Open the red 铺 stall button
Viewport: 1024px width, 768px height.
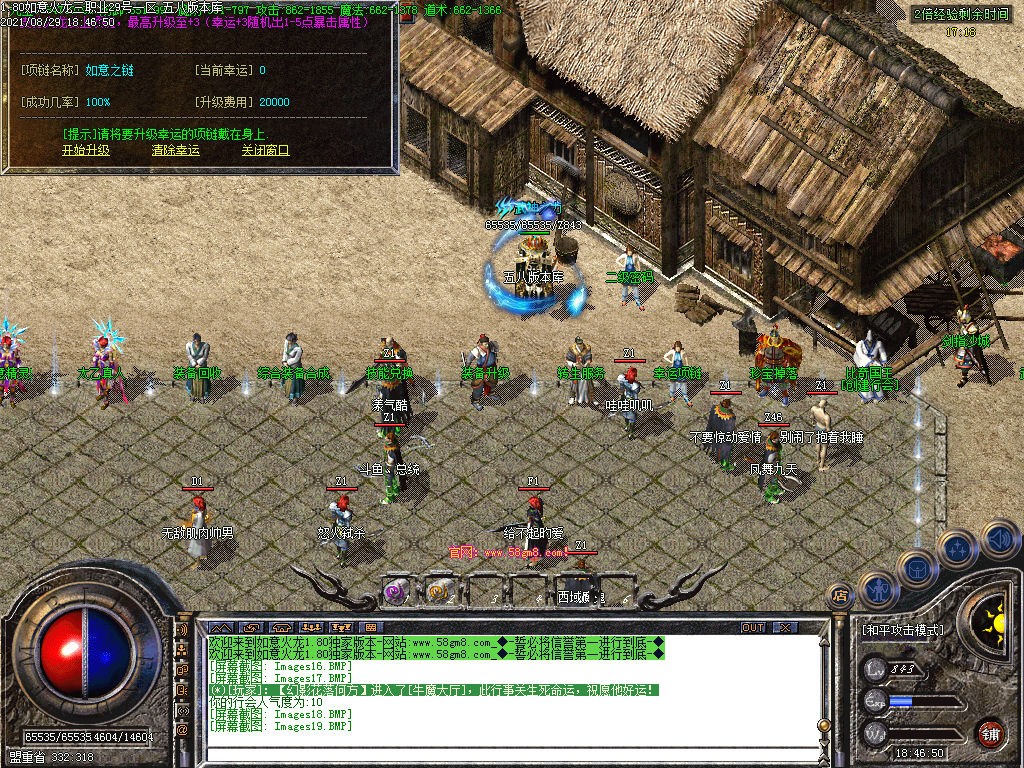990,733
